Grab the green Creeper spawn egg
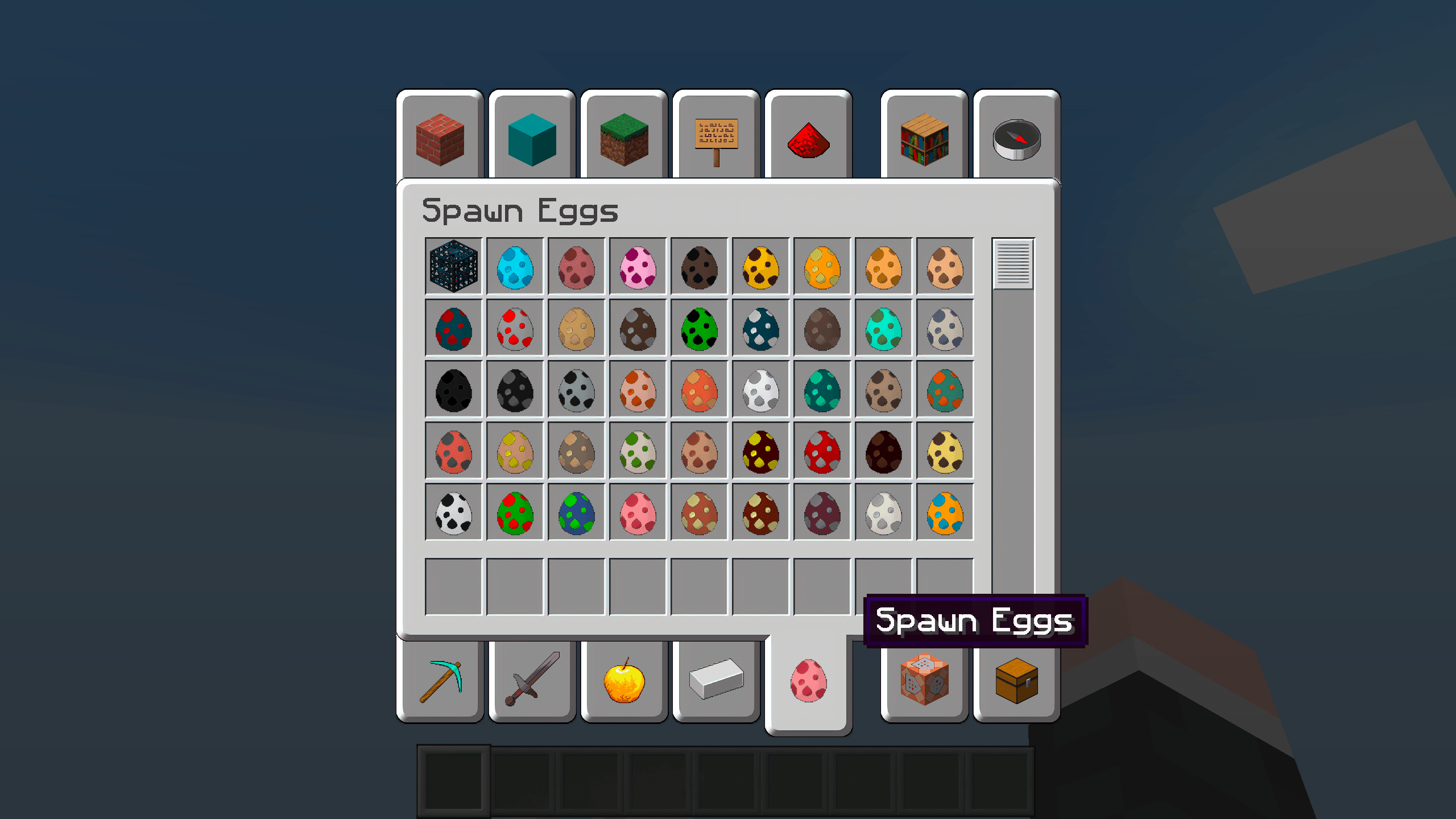This screenshot has height=819, width=1456. [x=698, y=327]
